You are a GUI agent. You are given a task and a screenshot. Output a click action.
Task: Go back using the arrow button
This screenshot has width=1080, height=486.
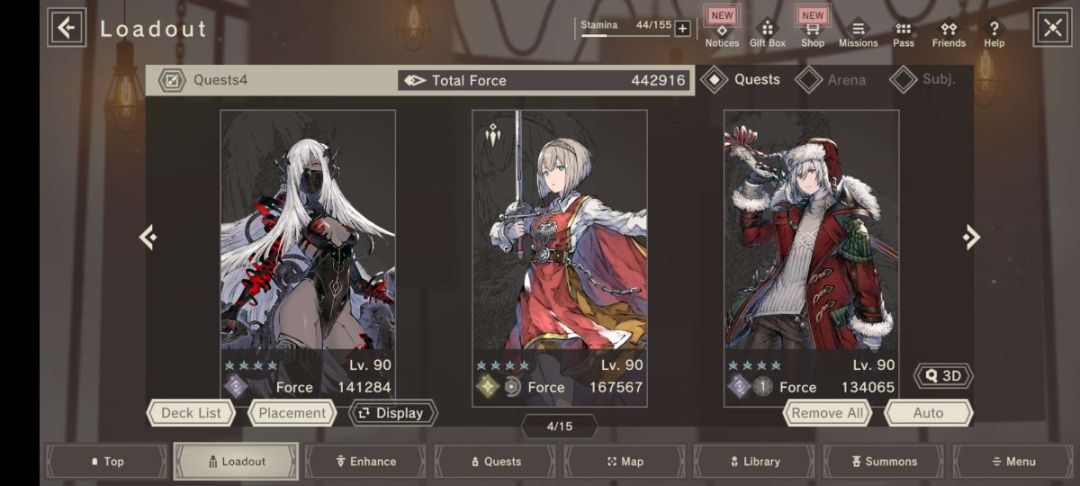click(67, 28)
